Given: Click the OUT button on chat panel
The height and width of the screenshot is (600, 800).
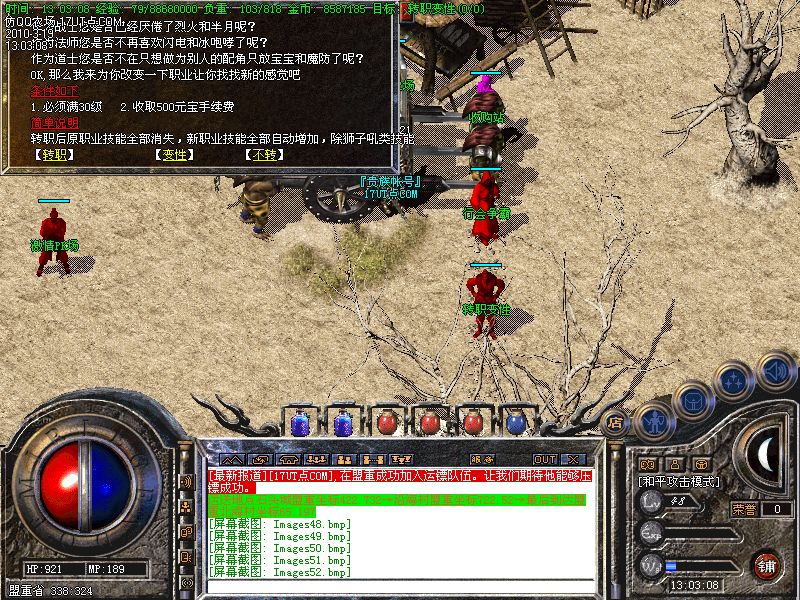Looking at the screenshot, I should coord(544,459).
